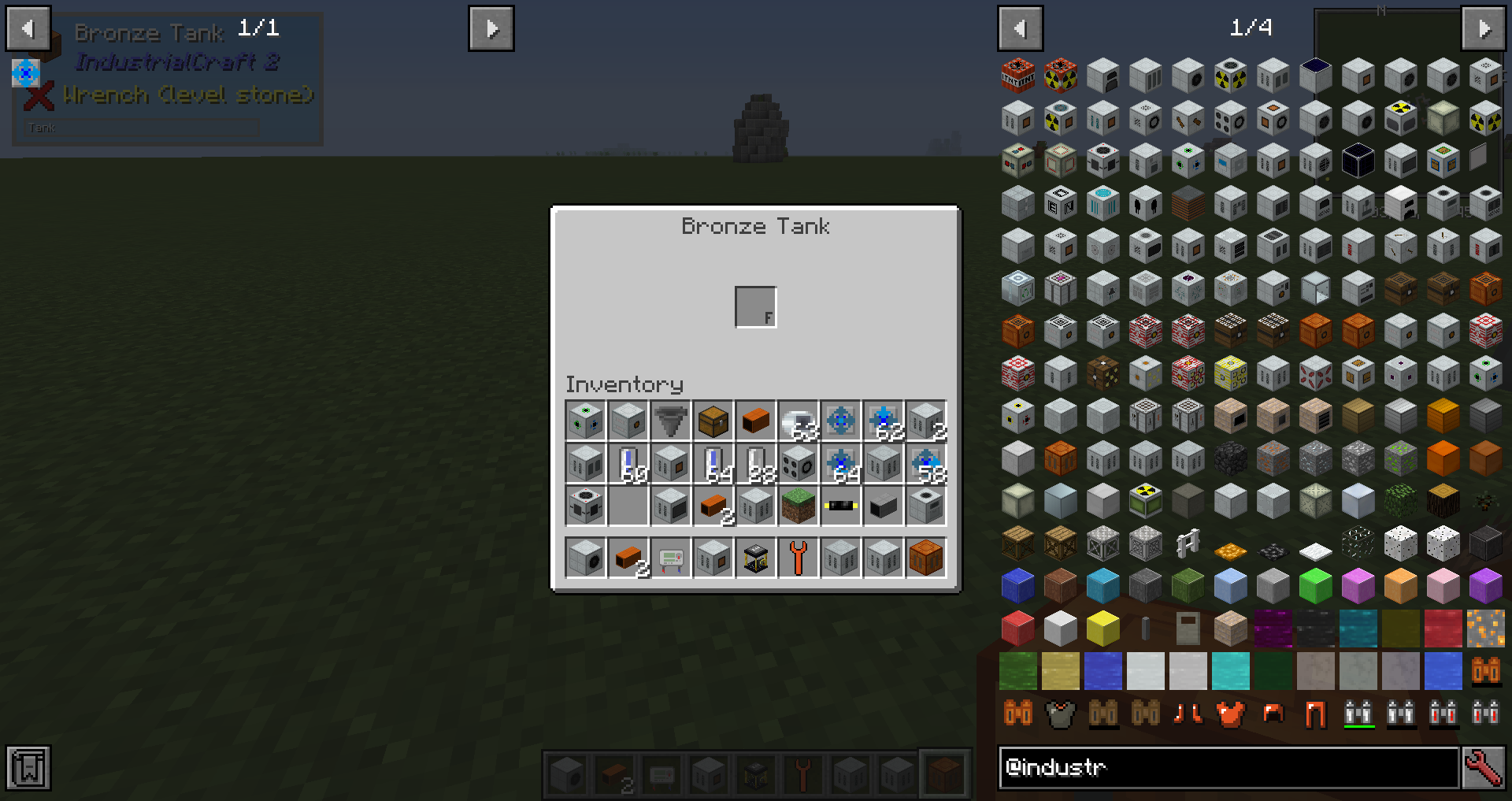
Task: Select the orange wrench in the hotbar
Action: click(798, 558)
